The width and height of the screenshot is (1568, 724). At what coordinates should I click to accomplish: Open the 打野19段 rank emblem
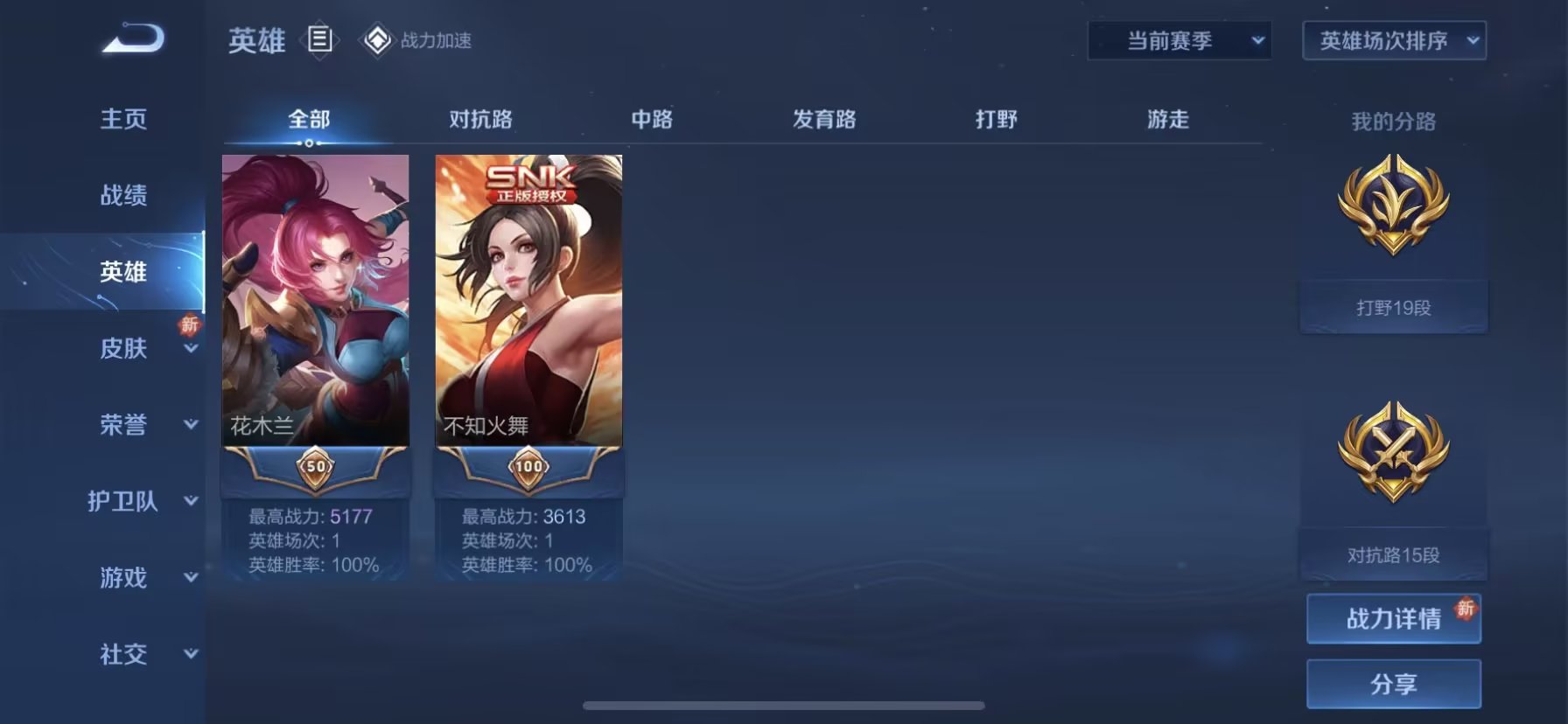point(1393,210)
